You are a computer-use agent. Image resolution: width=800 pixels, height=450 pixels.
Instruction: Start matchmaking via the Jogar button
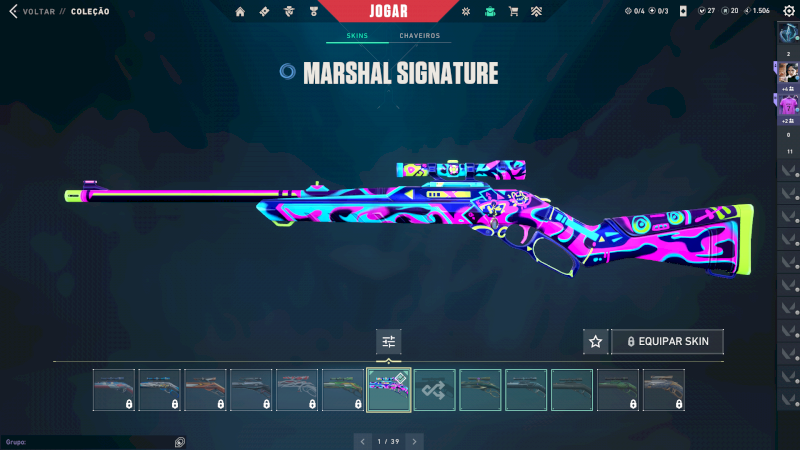(400, 11)
